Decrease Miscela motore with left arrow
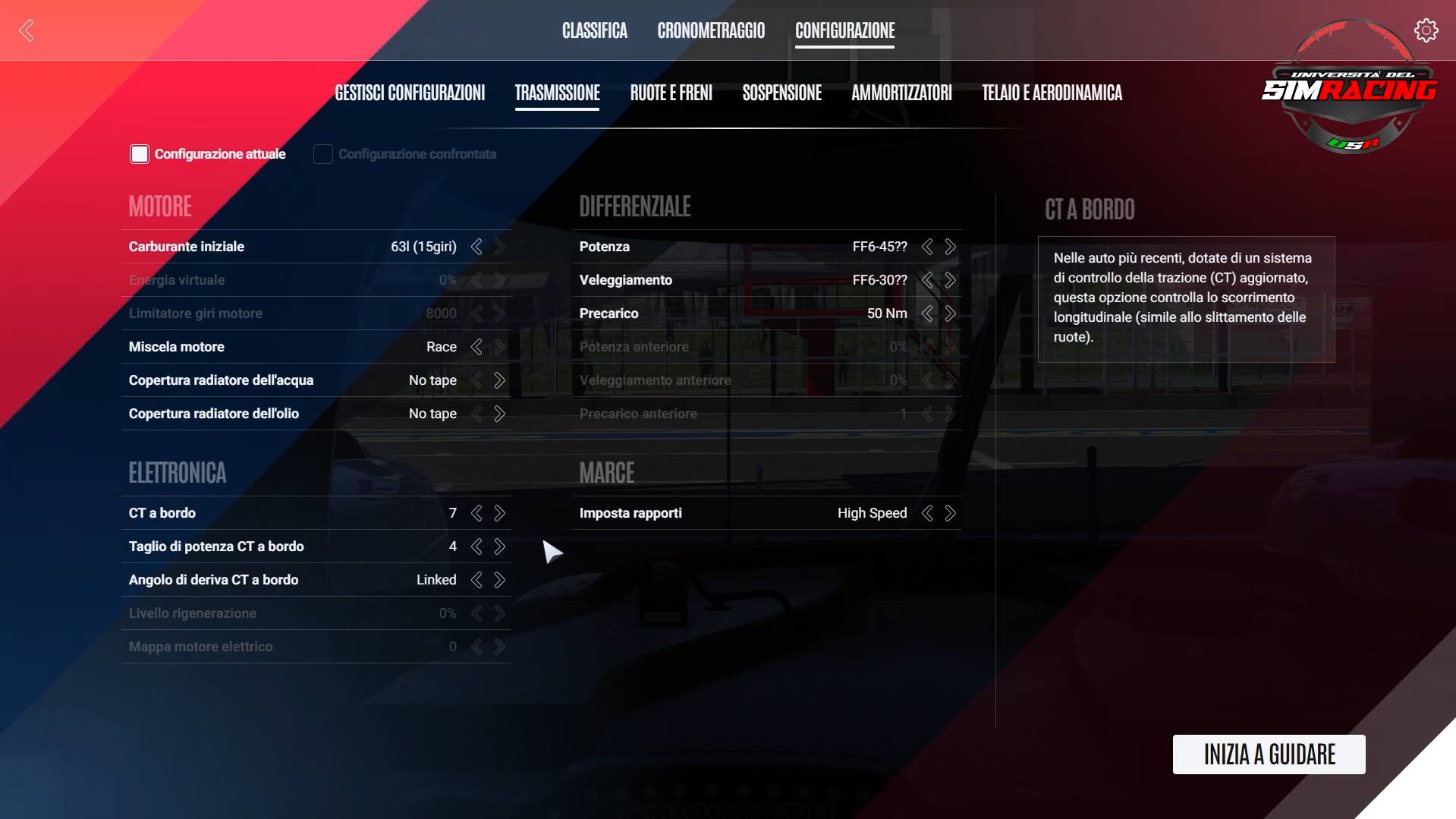 [x=476, y=347]
